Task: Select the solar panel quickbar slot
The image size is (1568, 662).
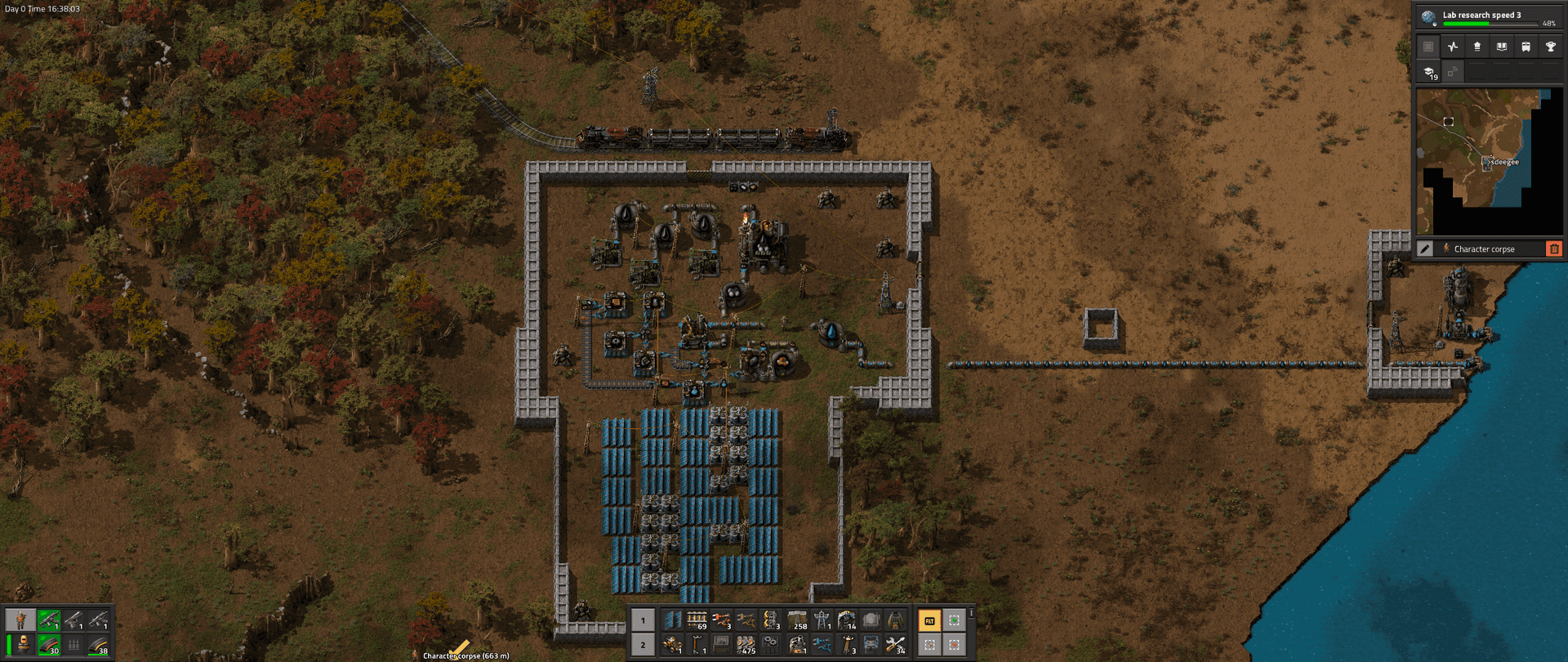Action: click(x=672, y=621)
